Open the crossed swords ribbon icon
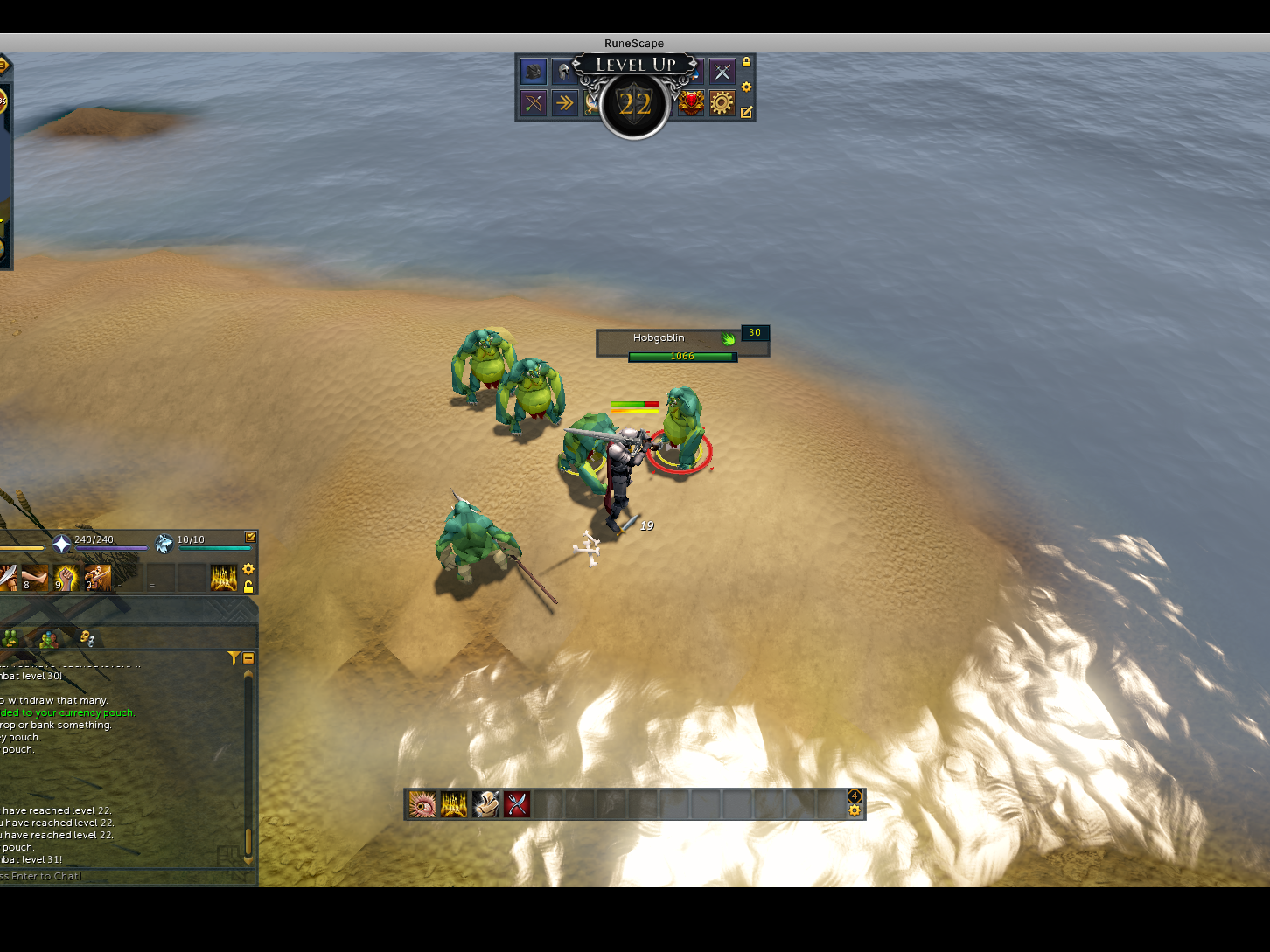 click(722, 71)
